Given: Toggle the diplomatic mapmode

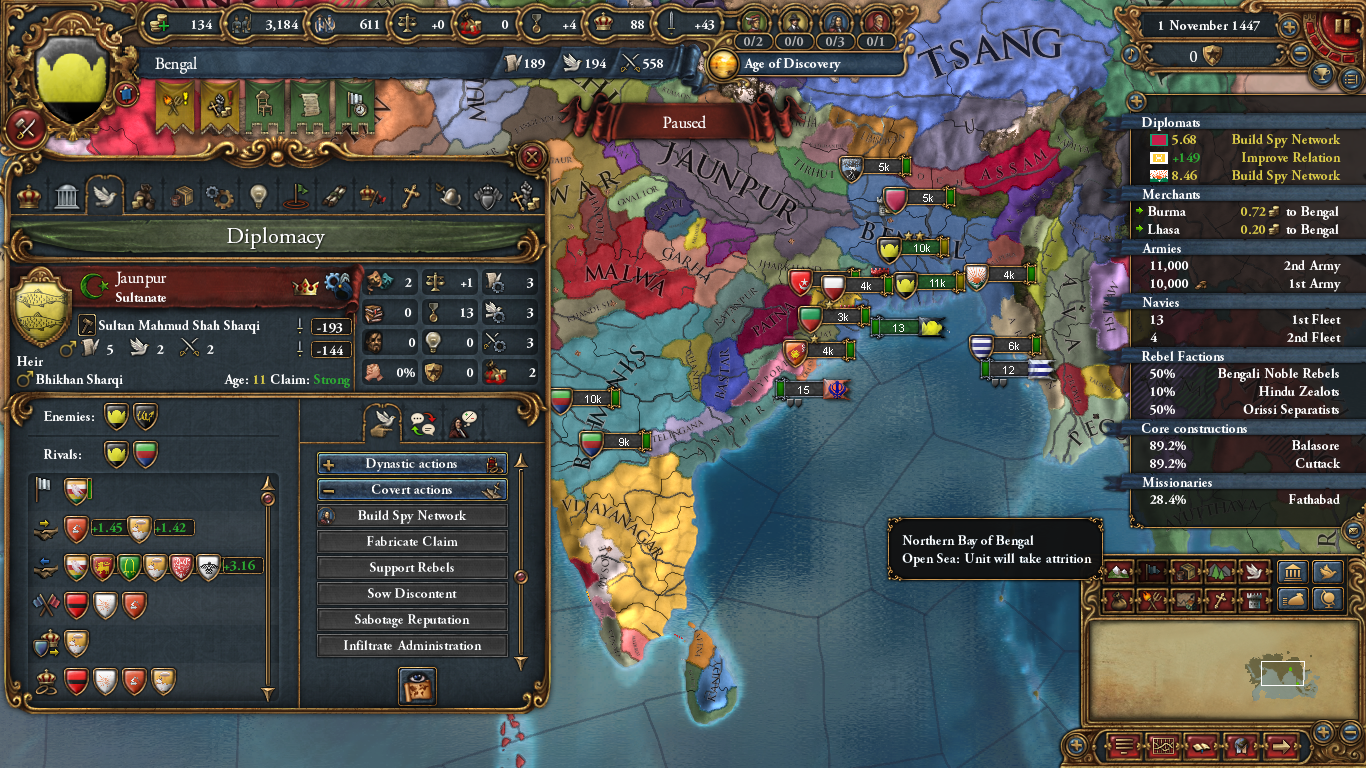Looking at the screenshot, I should 1254,571.
